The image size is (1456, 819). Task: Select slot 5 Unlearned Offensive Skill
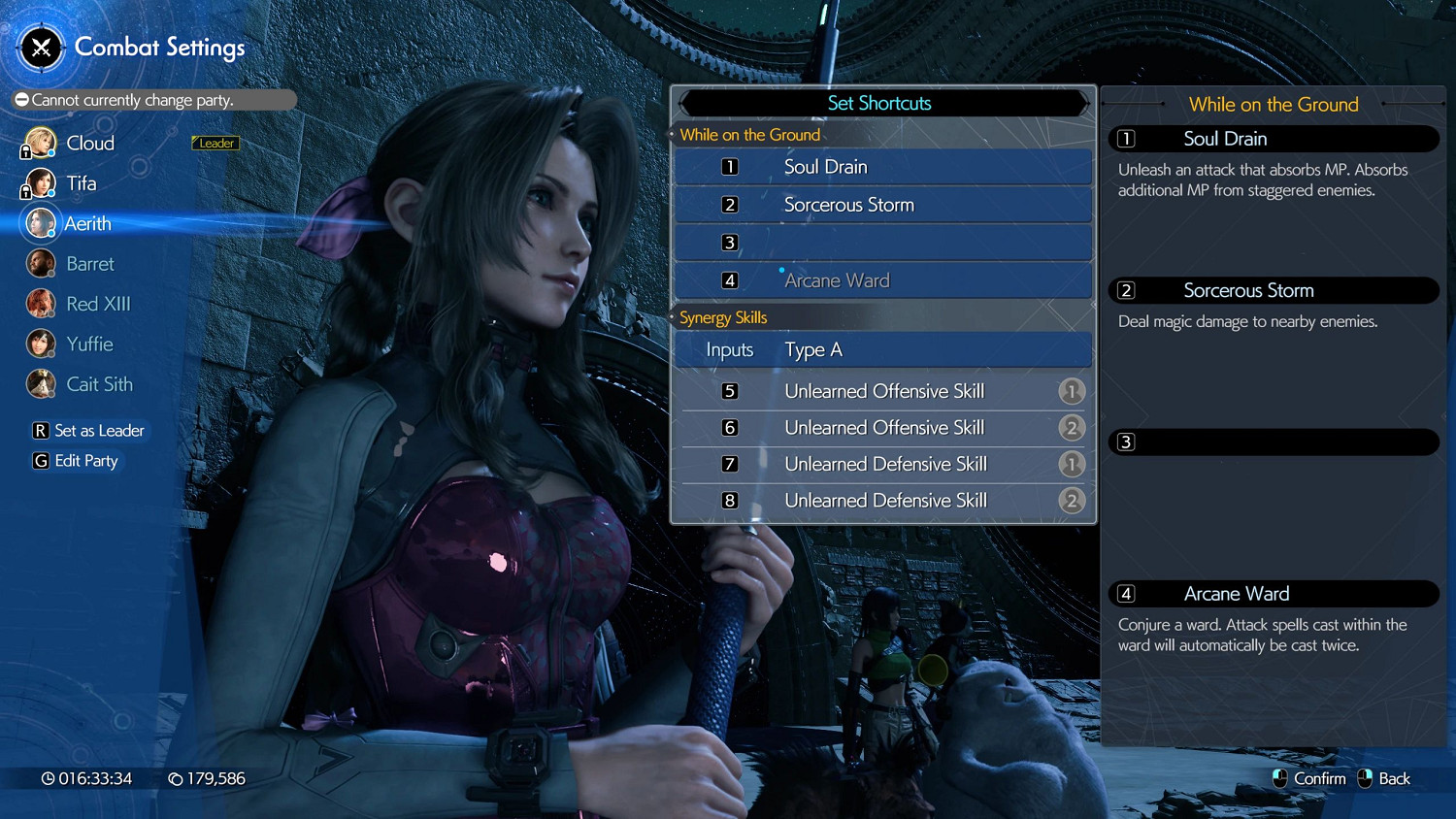(882, 391)
